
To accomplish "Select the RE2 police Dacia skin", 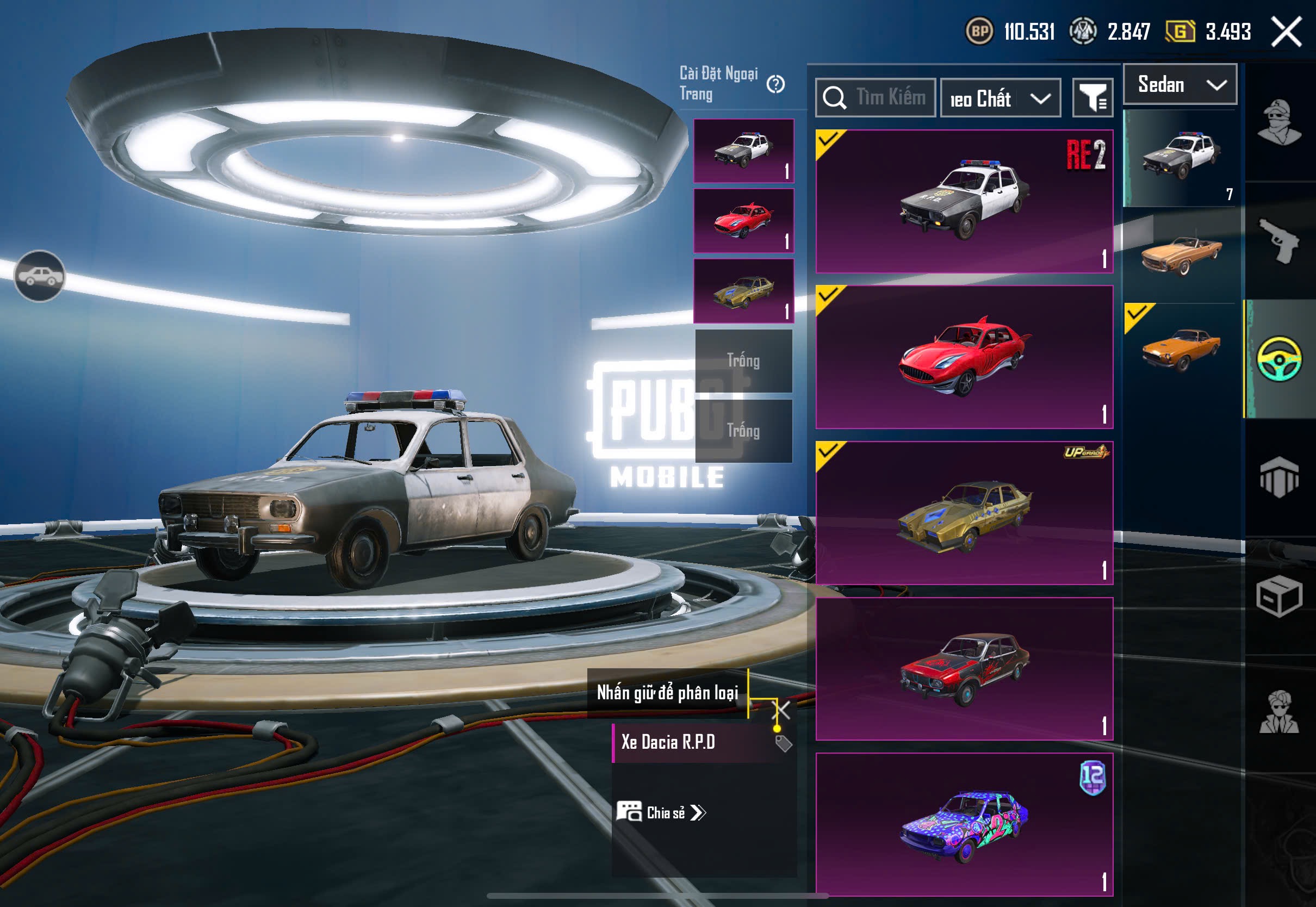I will coord(964,201).
